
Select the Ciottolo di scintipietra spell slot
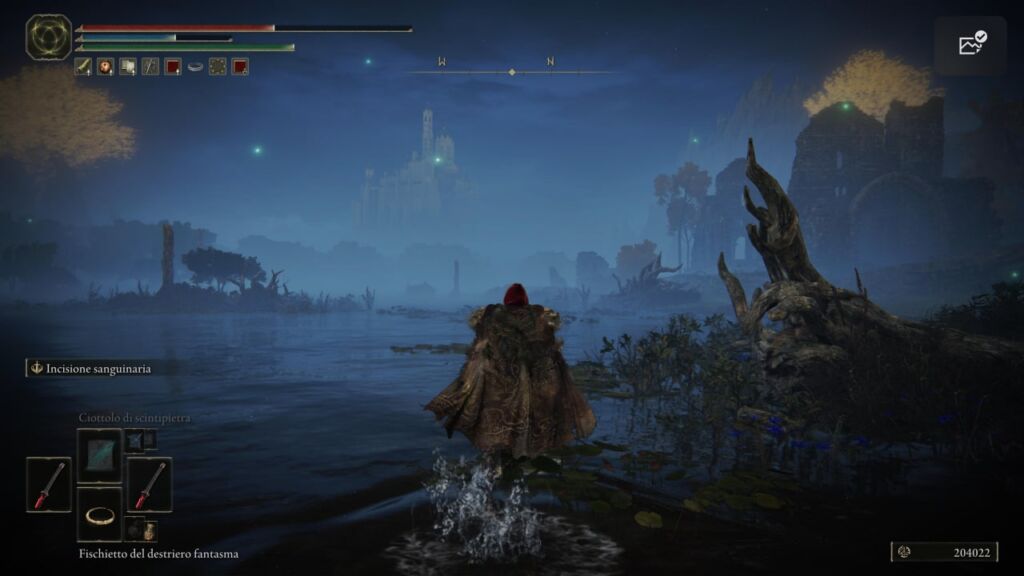100,455
